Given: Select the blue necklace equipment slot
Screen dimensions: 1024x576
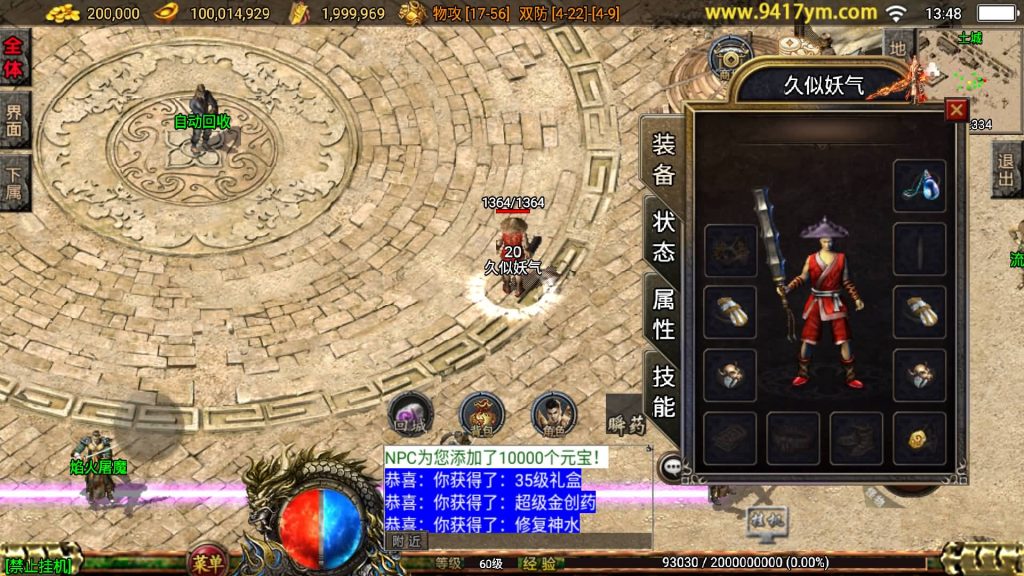Looking at the screenshot, I should pyautogui.click(x=919, y=185).
